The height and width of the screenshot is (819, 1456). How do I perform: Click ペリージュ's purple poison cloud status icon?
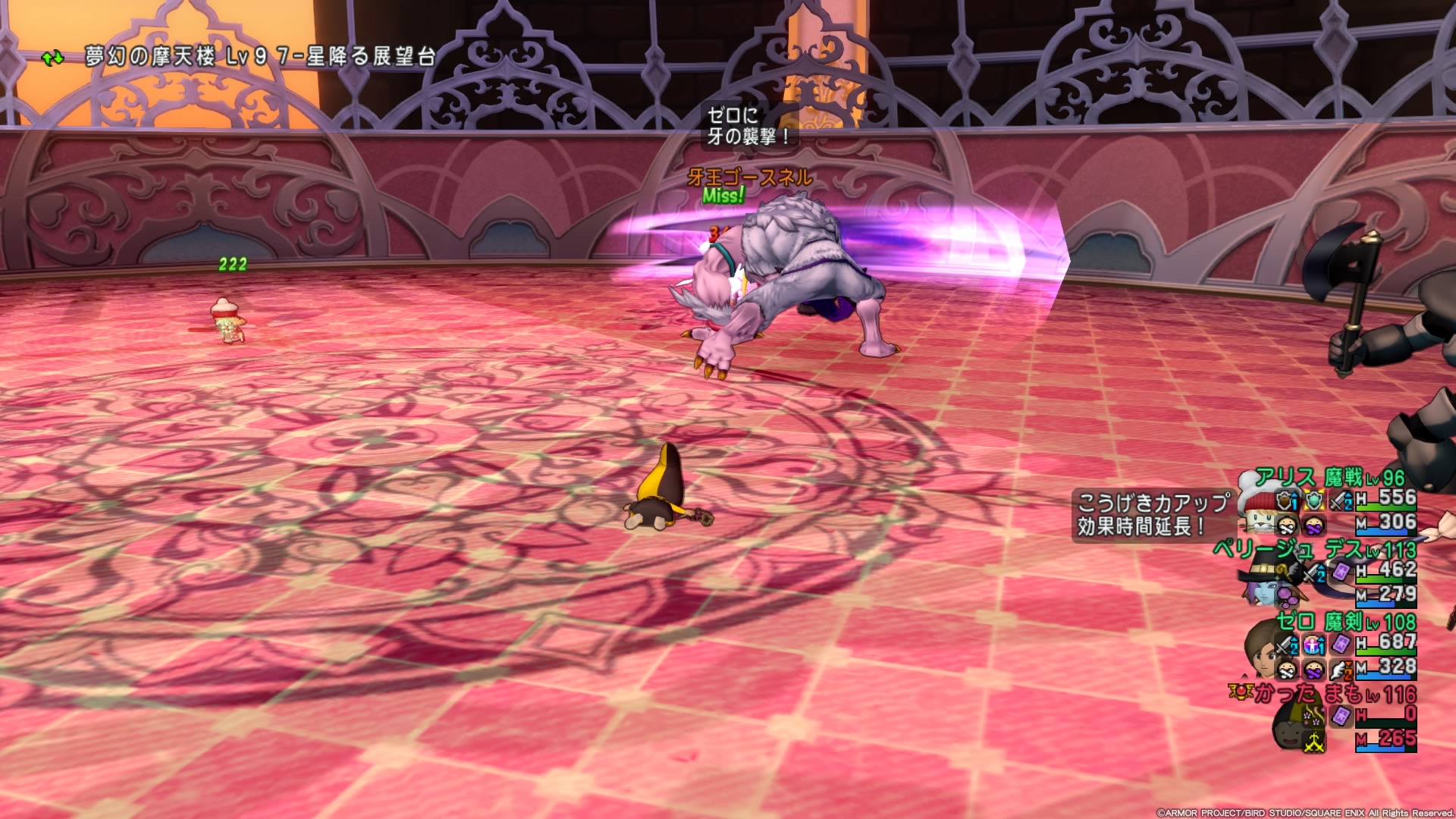pyautogui.click(x=1287, y=595)
